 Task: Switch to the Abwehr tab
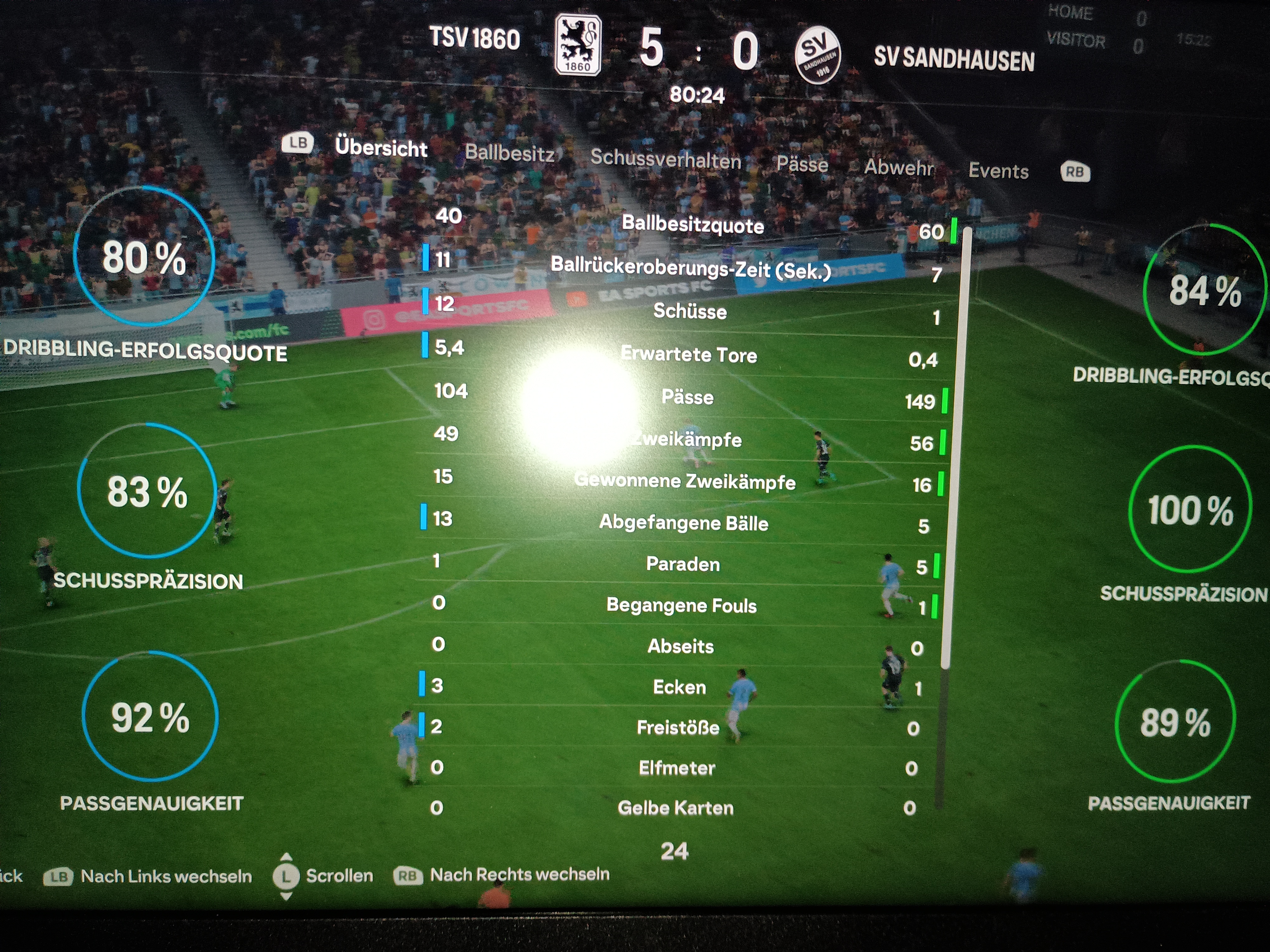pos(899,168)
